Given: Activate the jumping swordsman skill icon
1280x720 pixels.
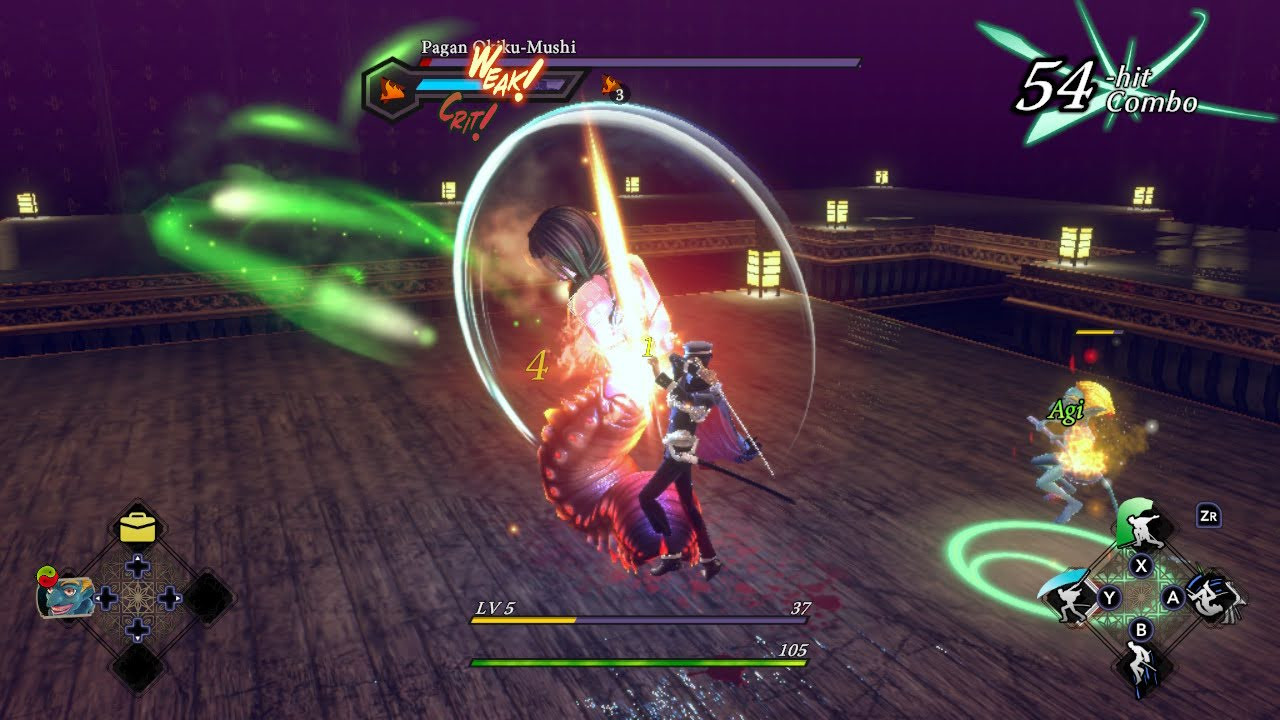Looking at the screenshot, I should click(x=1141, y=664).
